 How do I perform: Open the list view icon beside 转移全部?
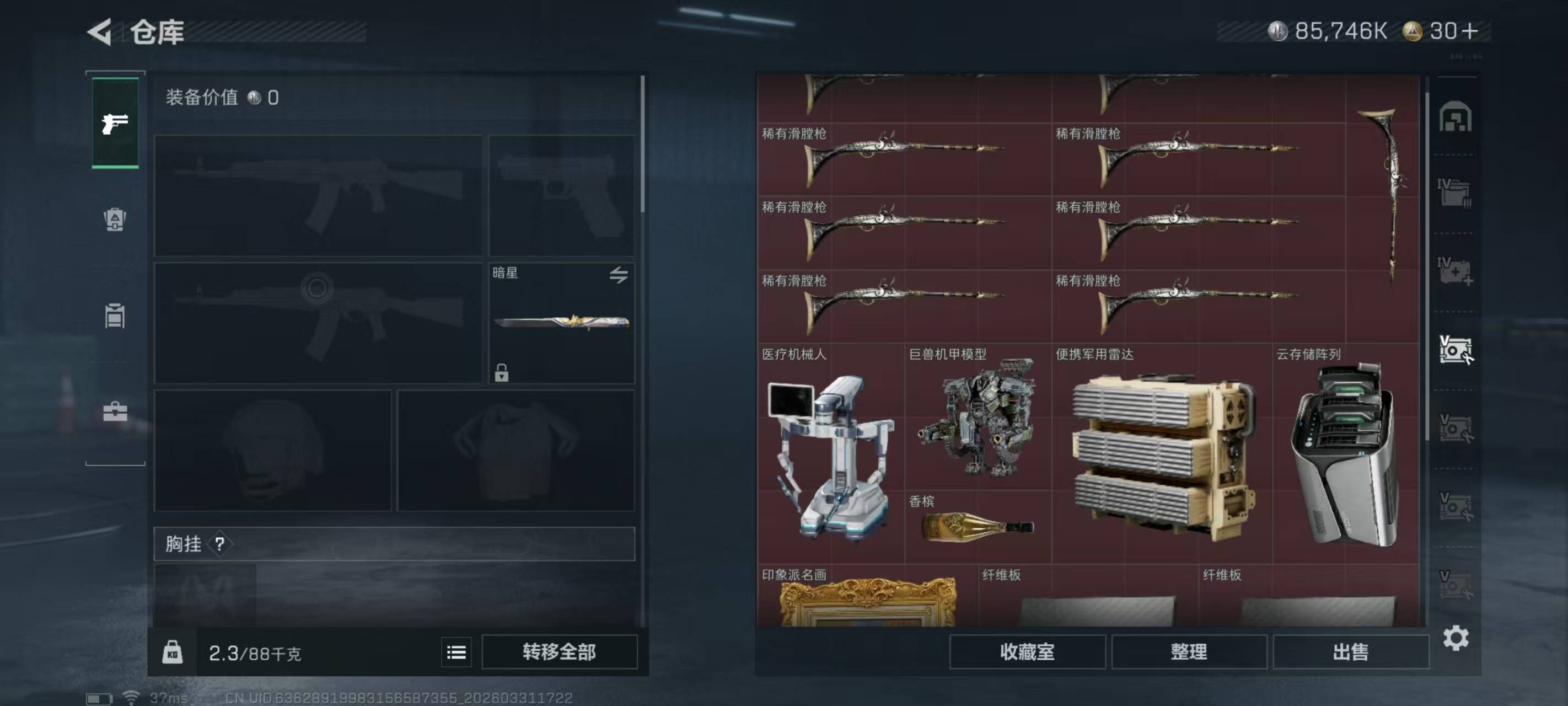[456, 652]
